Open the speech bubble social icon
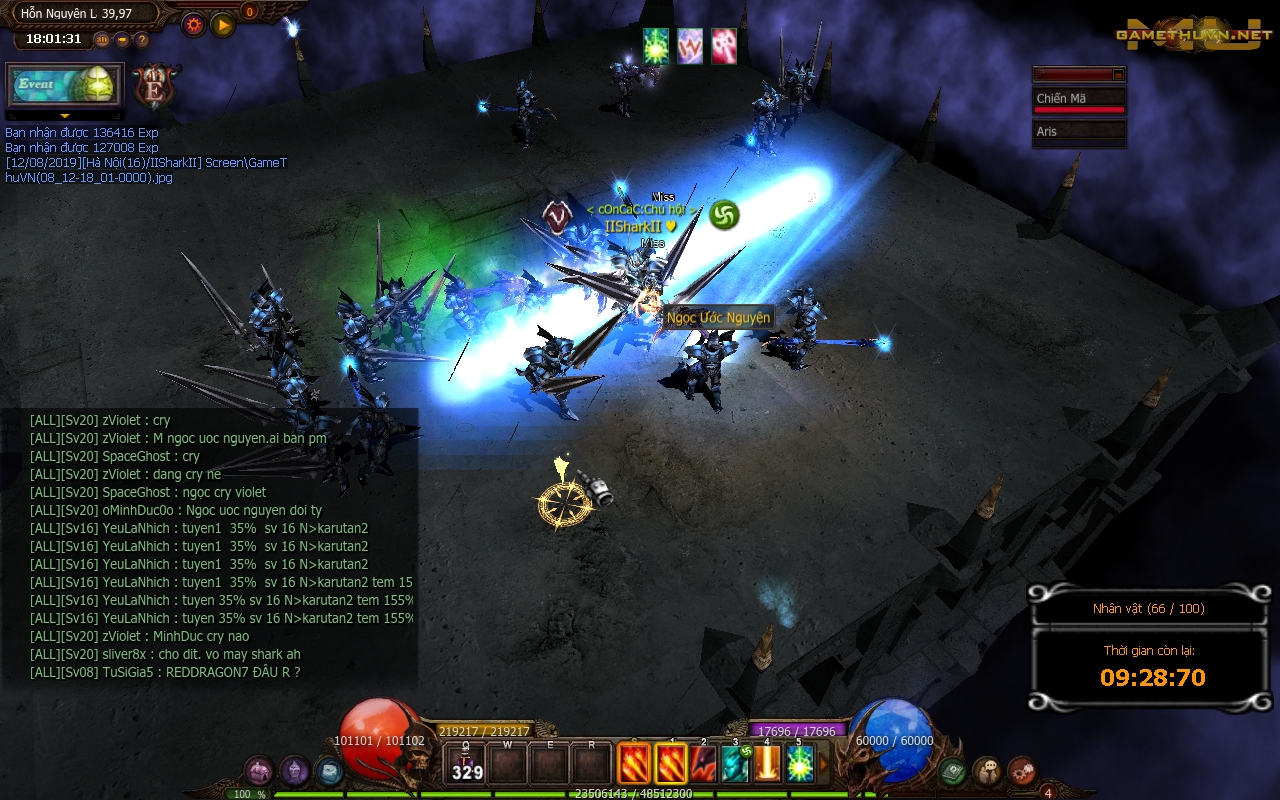This screenshot has width=1280, height=800. click(987, 771)
